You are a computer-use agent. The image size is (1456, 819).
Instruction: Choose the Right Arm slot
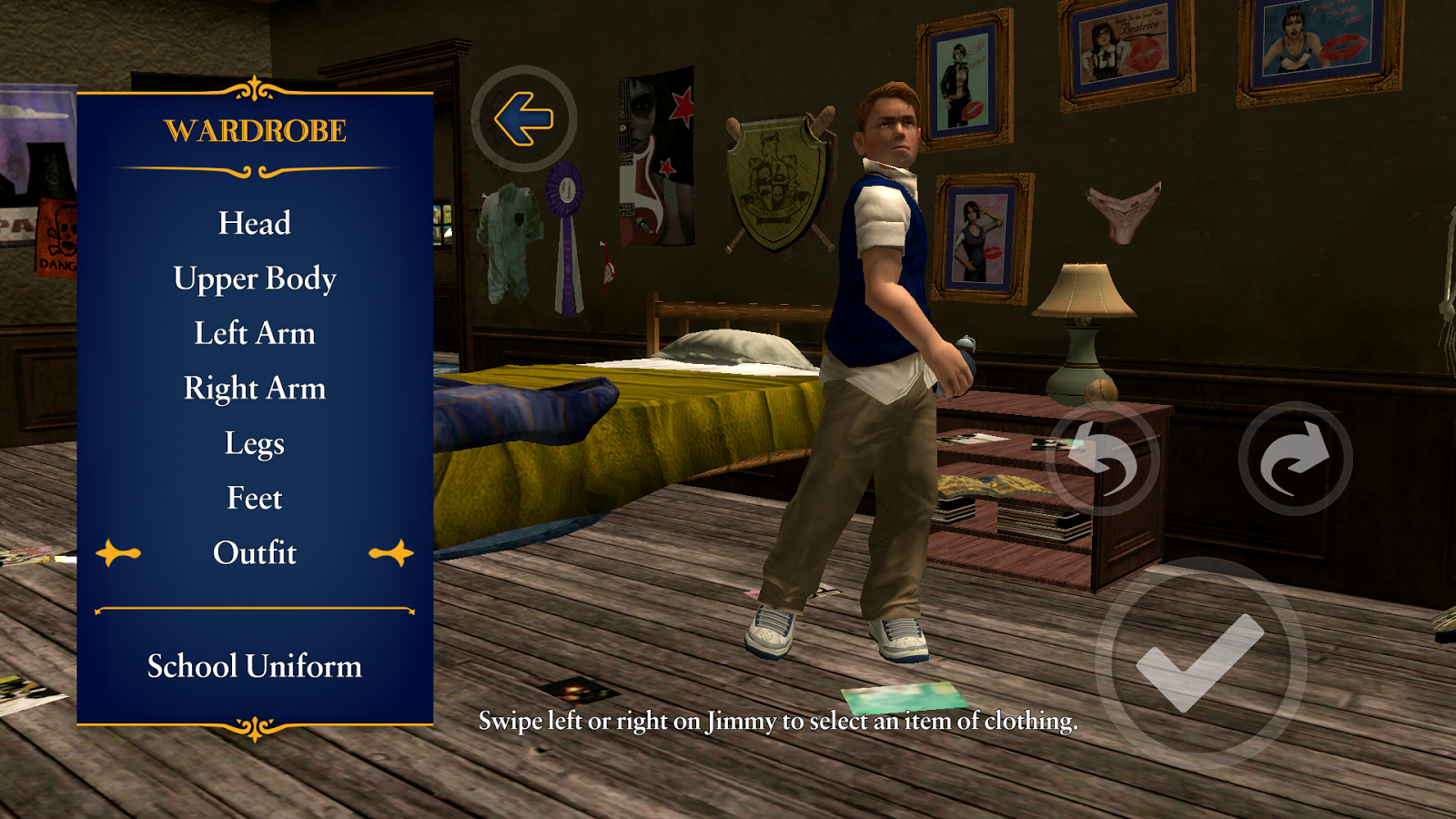(256, 389)
